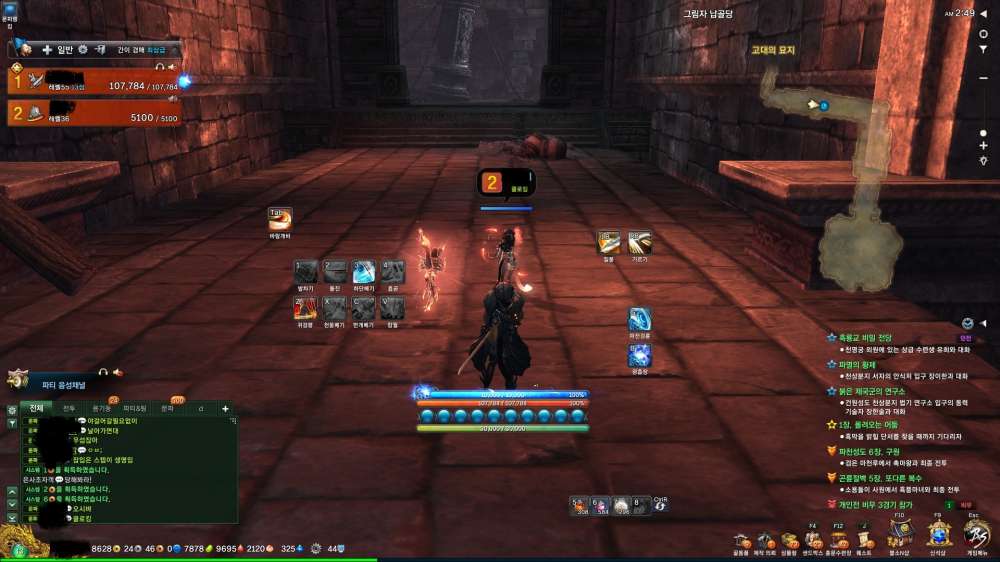Add a new chat tab with plus button
The height and width of the screenshot is (562, 1000).
[x=225, y=408]
